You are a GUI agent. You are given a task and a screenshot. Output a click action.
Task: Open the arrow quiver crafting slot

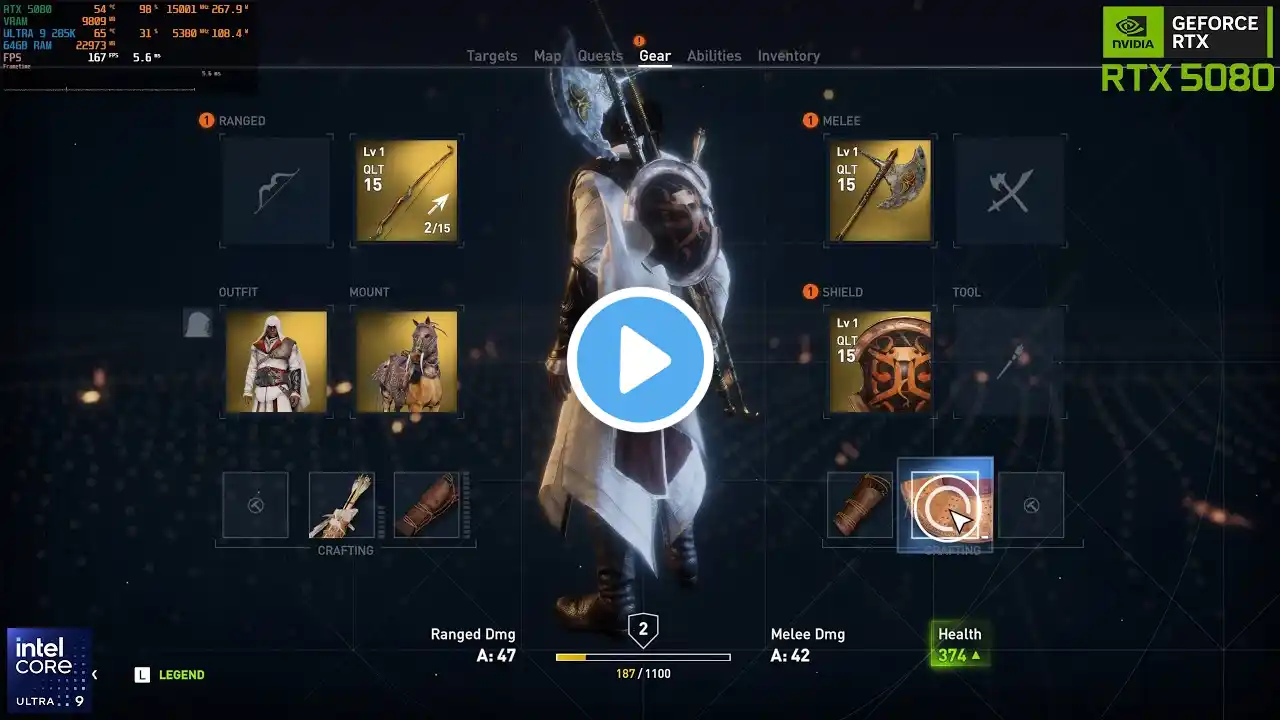click(x=341, y=506)
